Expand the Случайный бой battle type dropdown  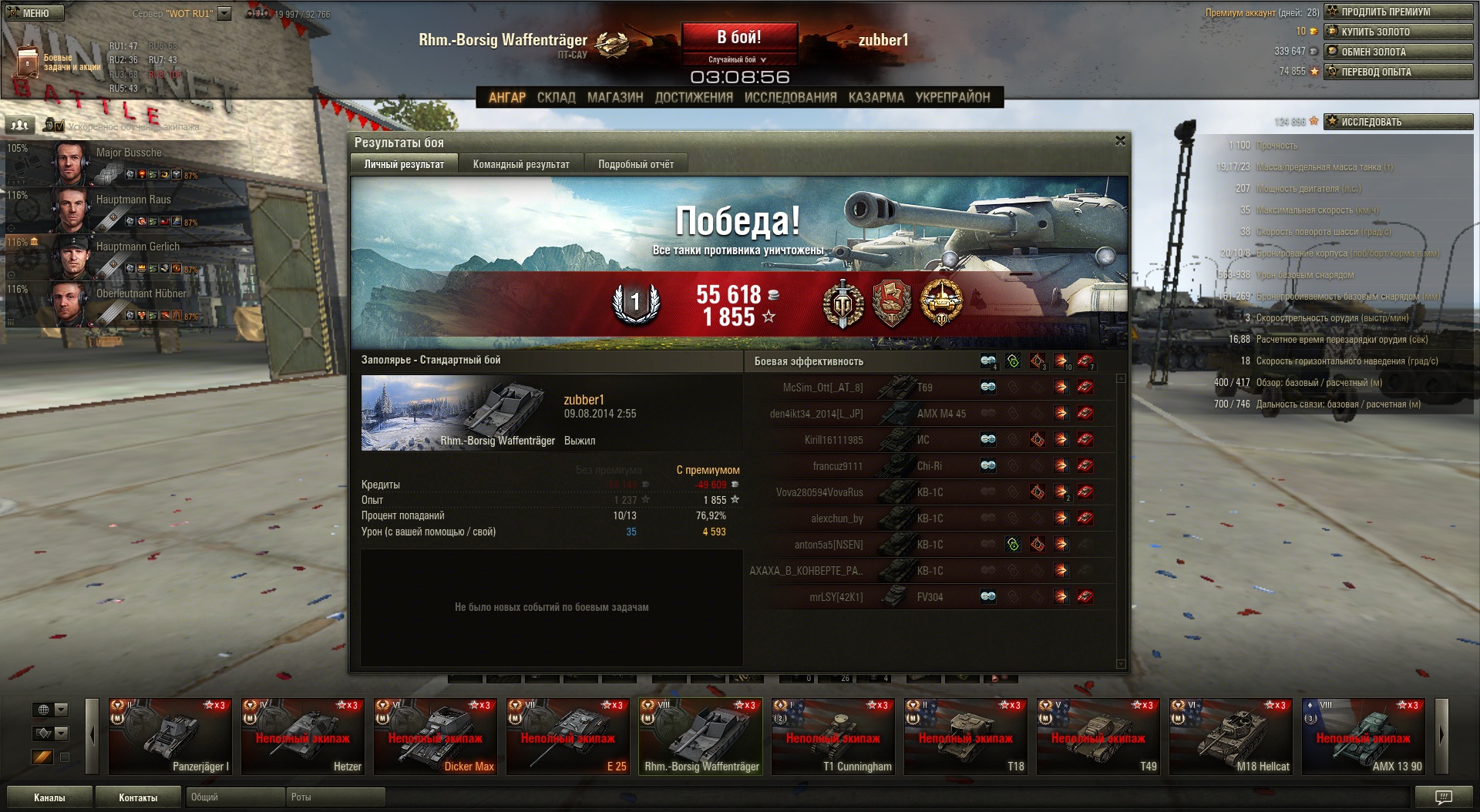[738, 59]
